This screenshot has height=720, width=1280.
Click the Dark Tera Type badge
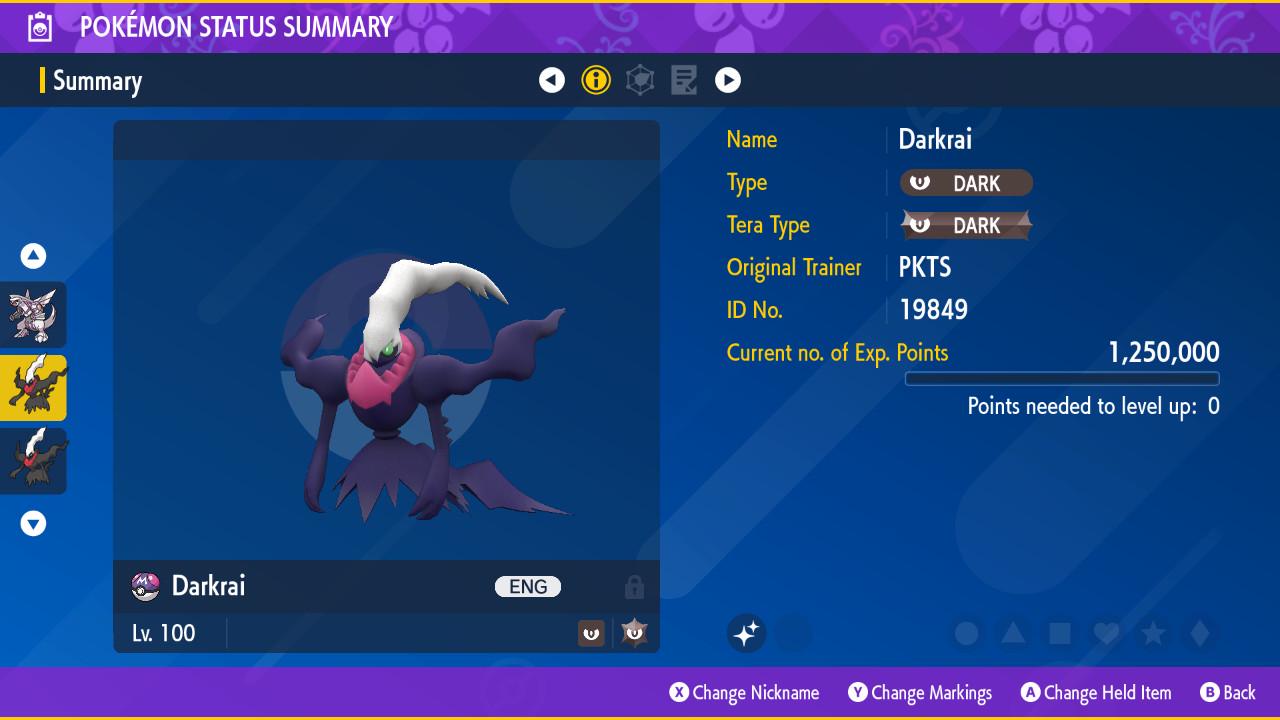click(966, 225)
